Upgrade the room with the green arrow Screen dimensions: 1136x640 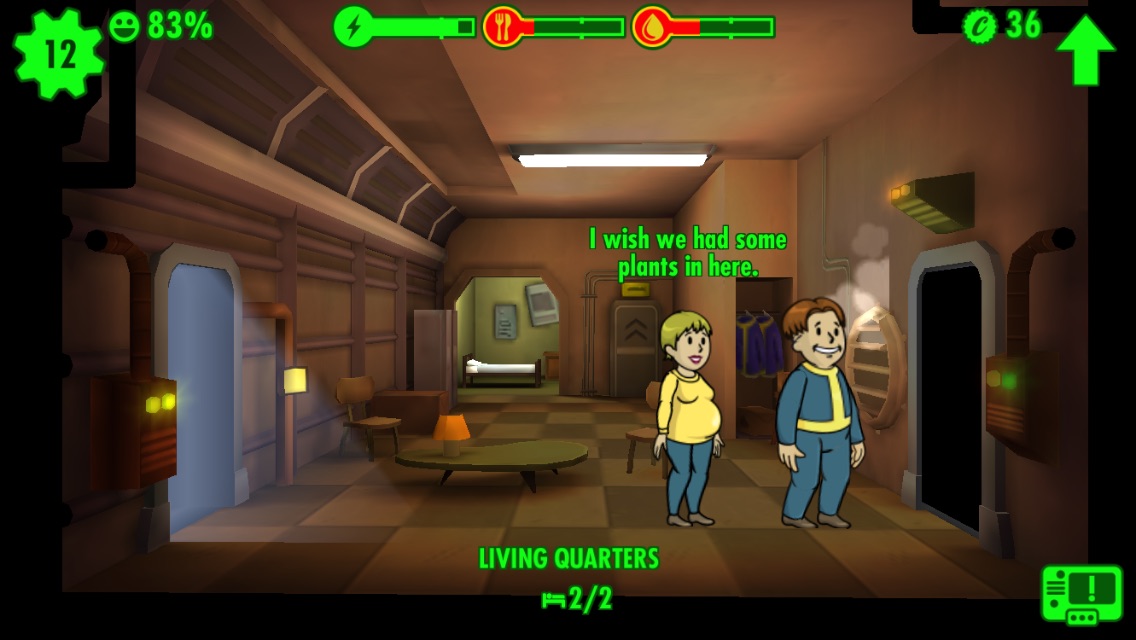coord(1085,49)
